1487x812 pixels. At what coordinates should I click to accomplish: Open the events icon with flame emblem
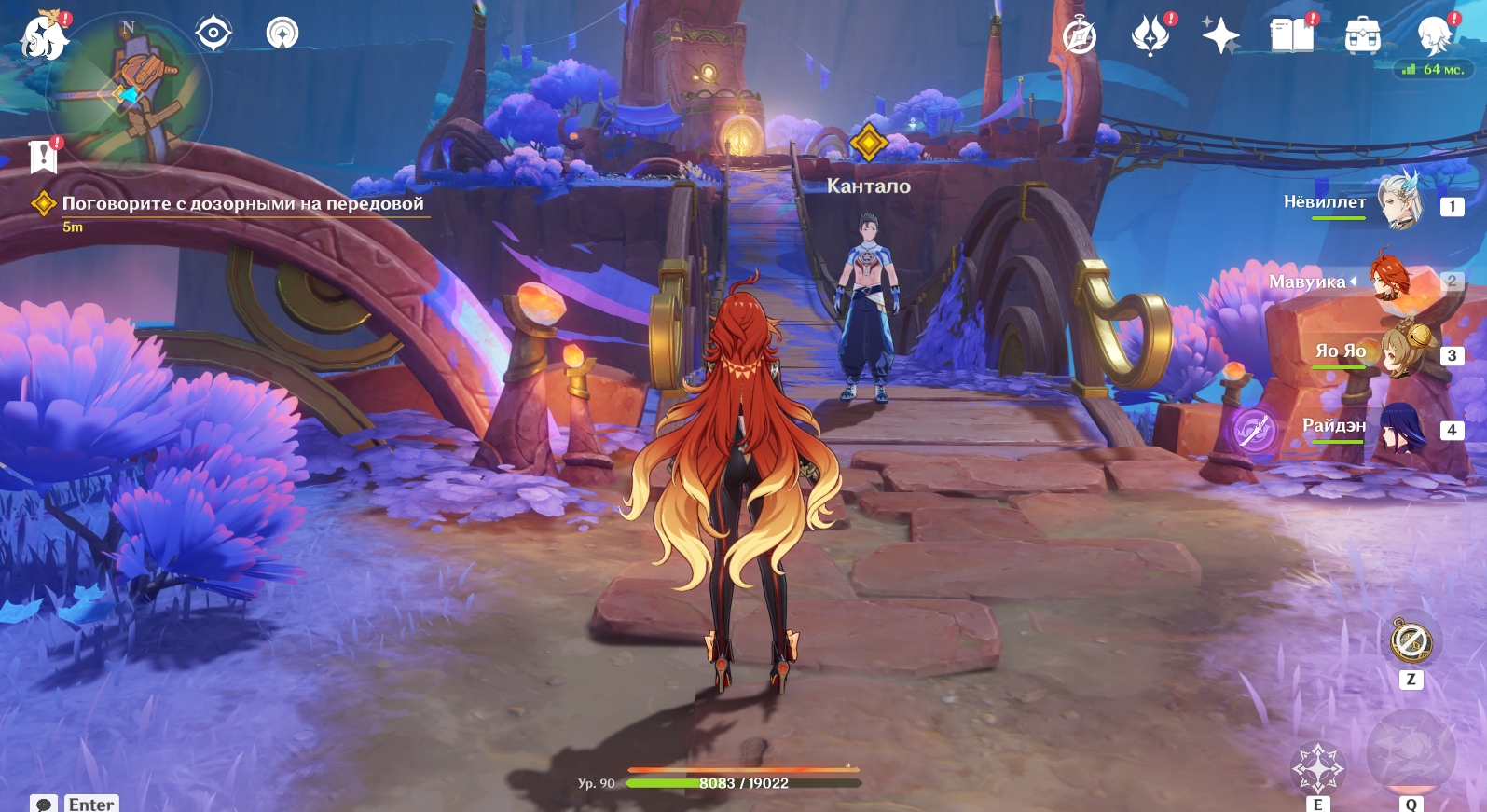click(1150, 37)
